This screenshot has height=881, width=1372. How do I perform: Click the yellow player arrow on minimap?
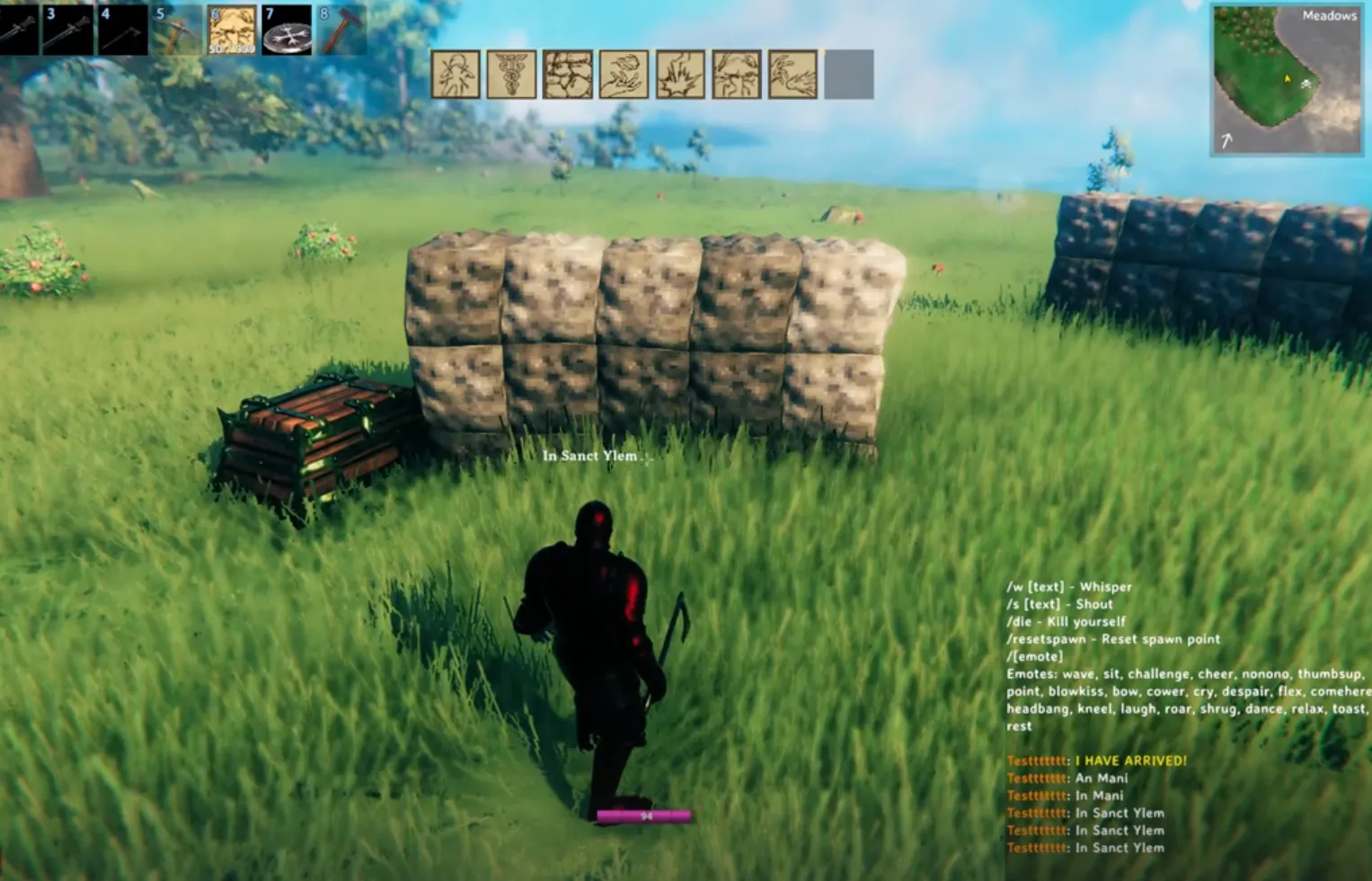(1288, 80)
